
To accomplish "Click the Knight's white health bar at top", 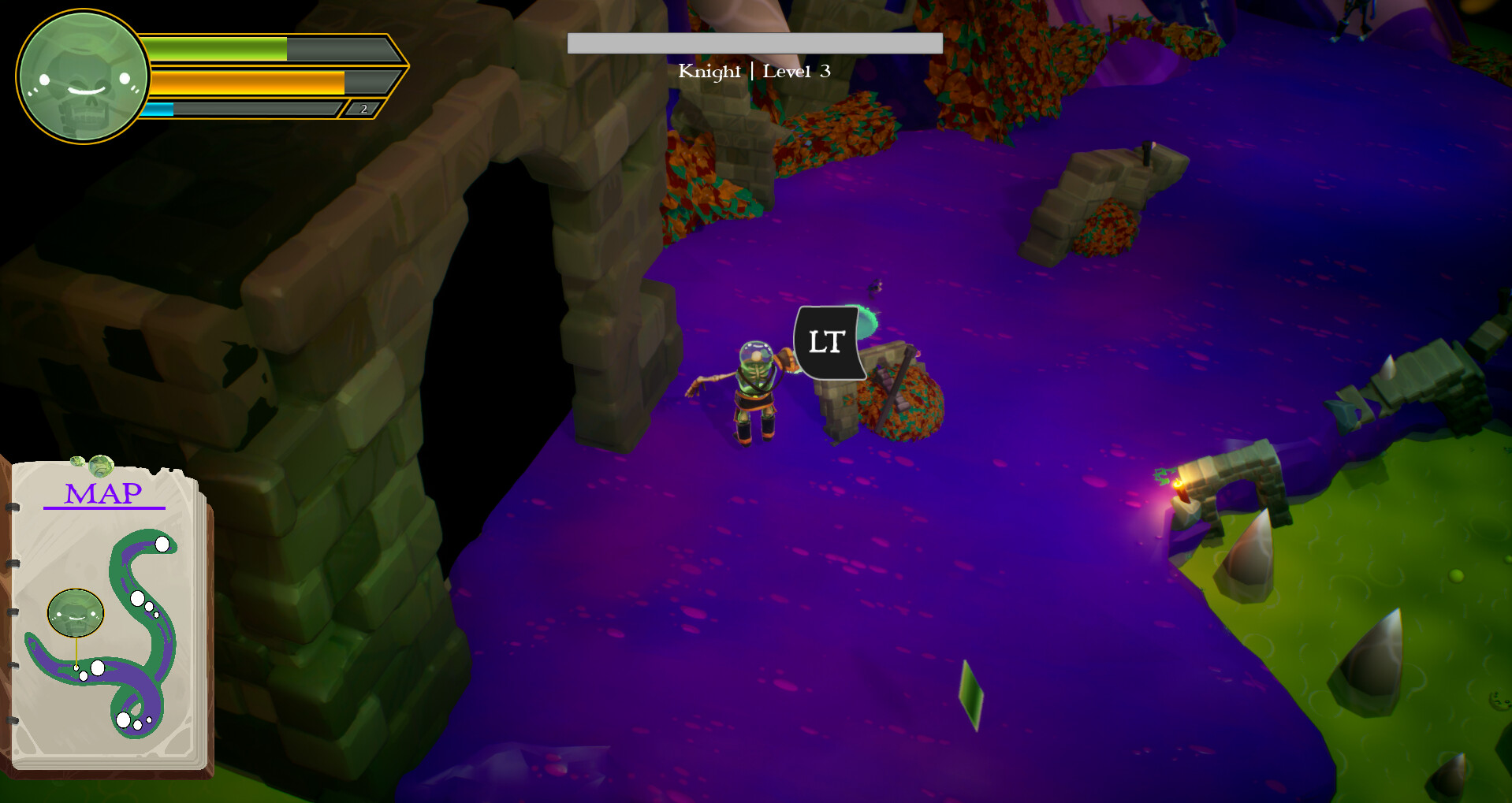I will 754,43.
